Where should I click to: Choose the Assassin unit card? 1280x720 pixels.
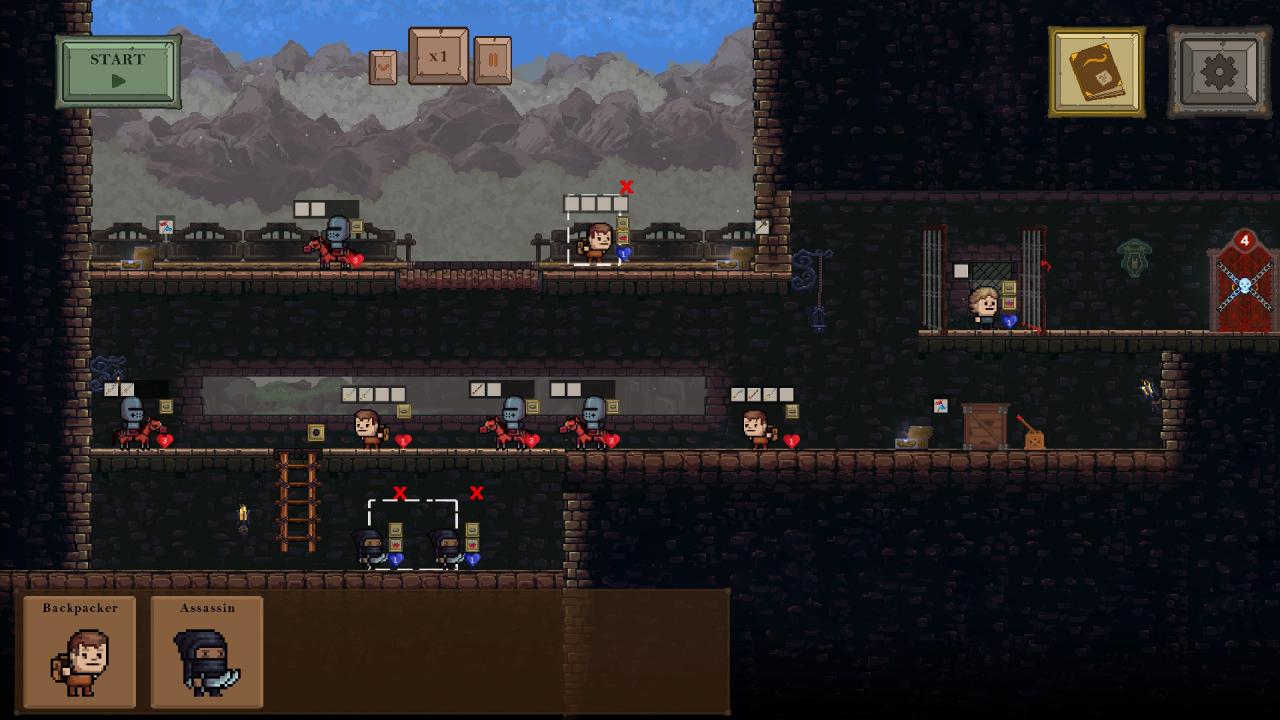[207, 652]
